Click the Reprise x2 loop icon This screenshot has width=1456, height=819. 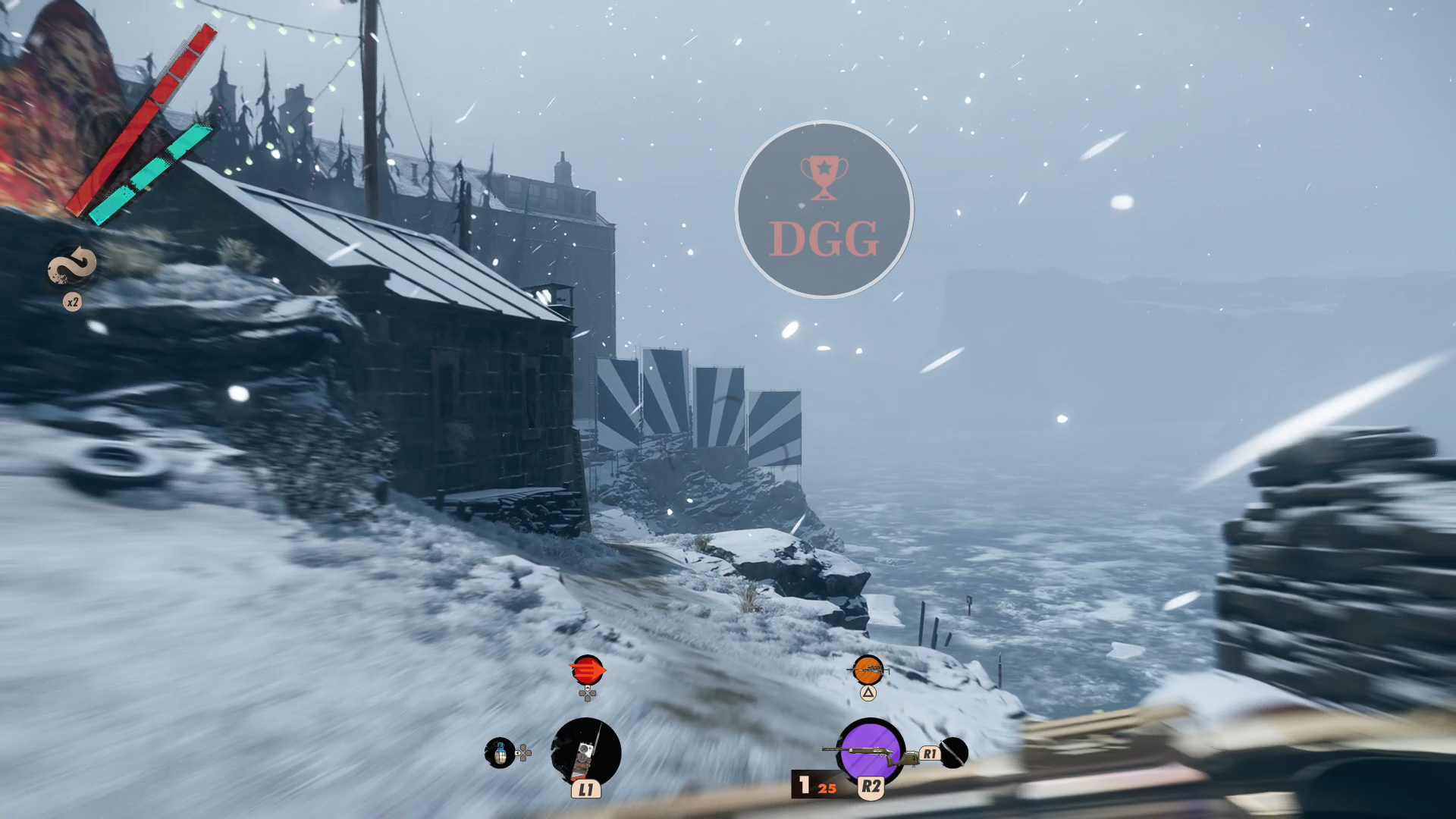click(x=73, y=267)
